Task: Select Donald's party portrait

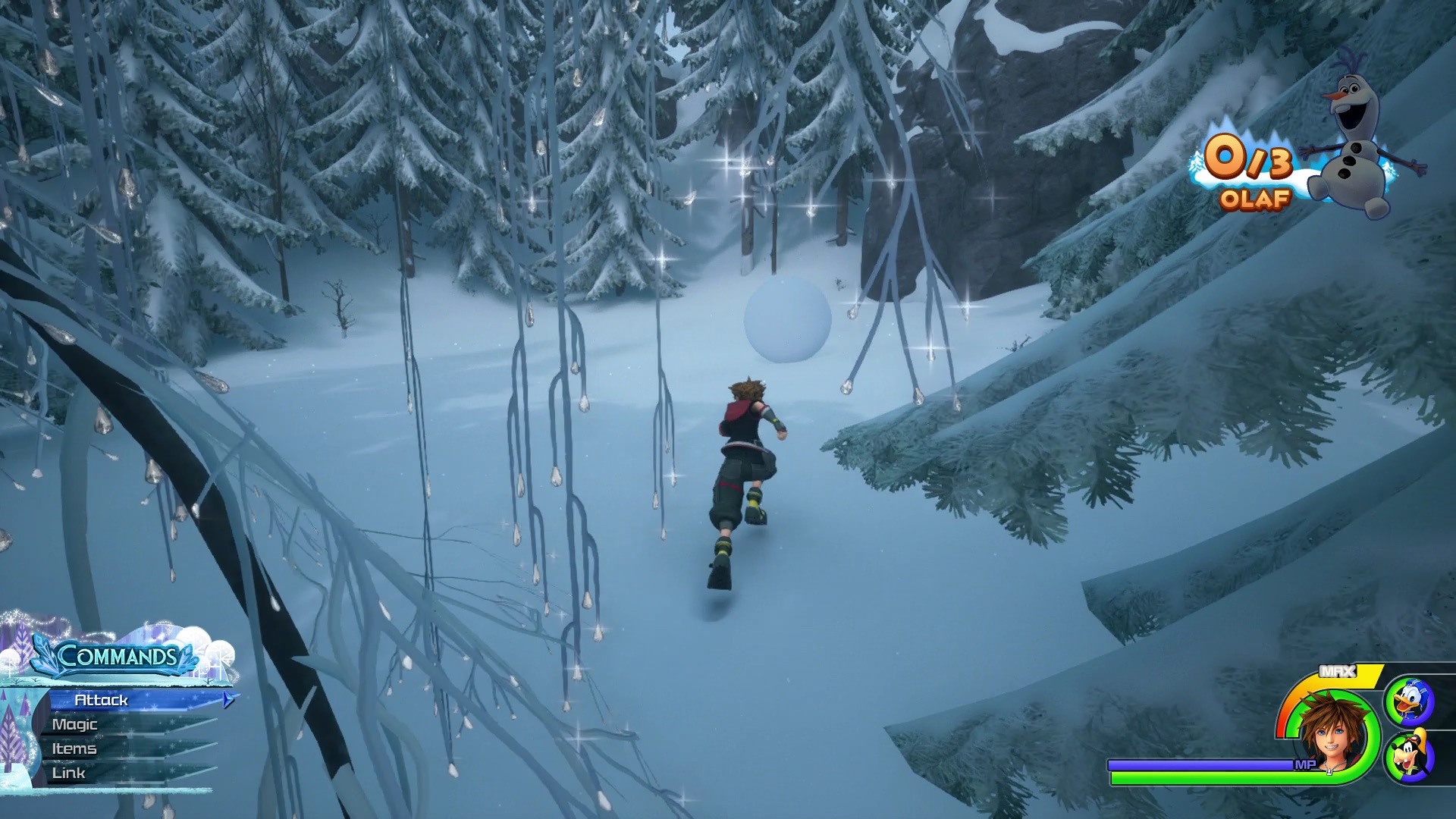Action: click(x=1409, y=701)
